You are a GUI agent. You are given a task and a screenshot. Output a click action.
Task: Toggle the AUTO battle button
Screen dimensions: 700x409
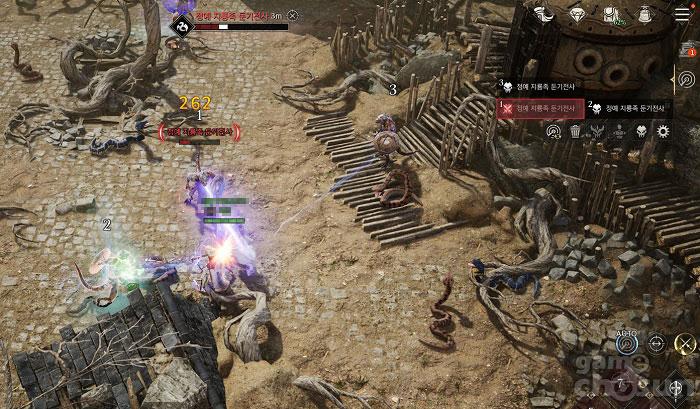[627, 343]
